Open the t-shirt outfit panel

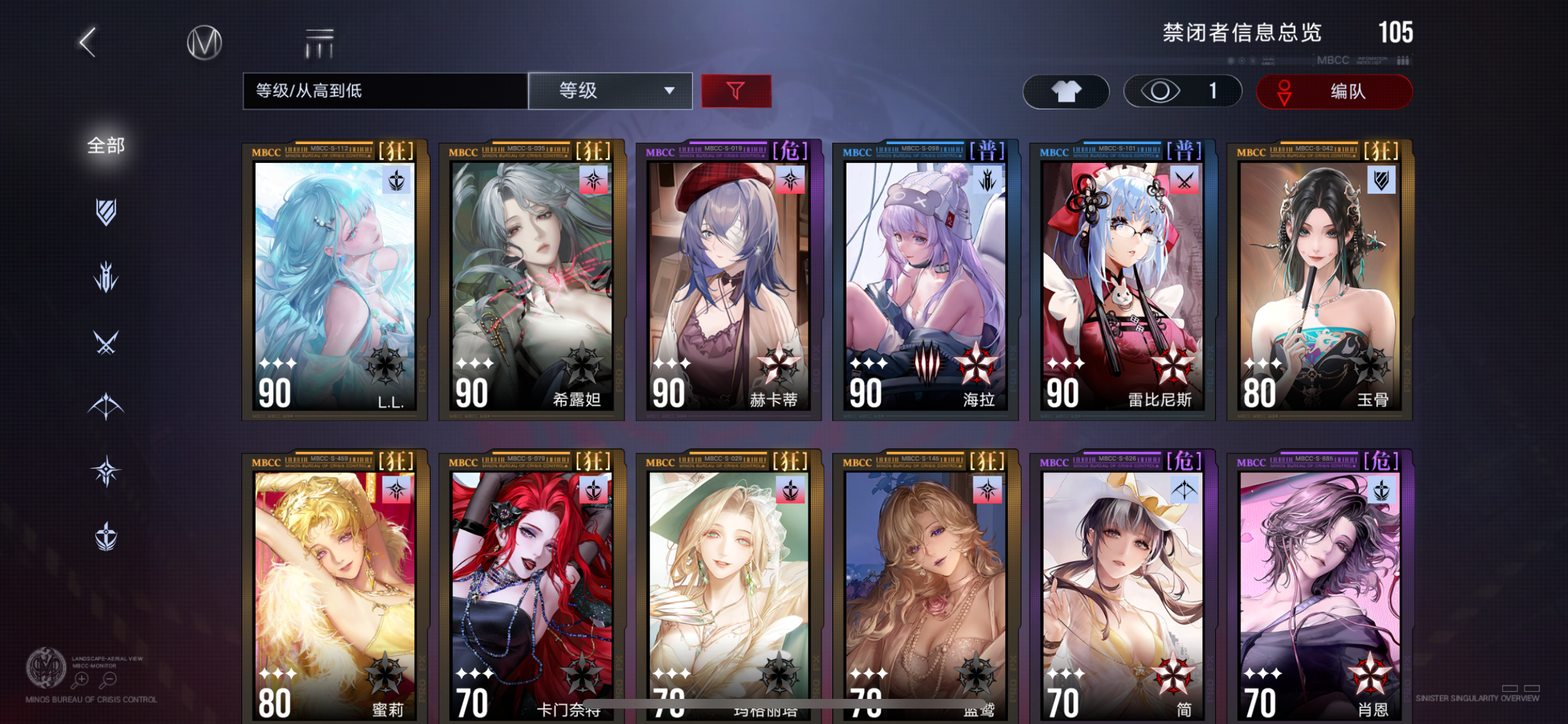(x=1065, y=91)
